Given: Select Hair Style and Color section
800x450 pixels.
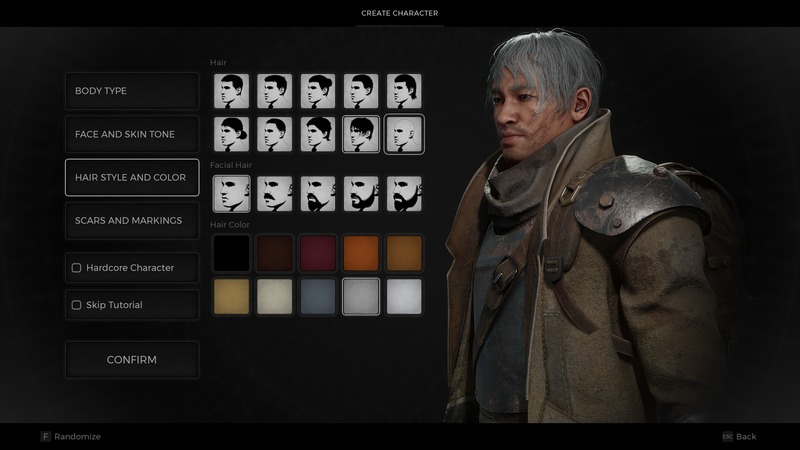Looking at the screenshot, I should tap(132, 178).
